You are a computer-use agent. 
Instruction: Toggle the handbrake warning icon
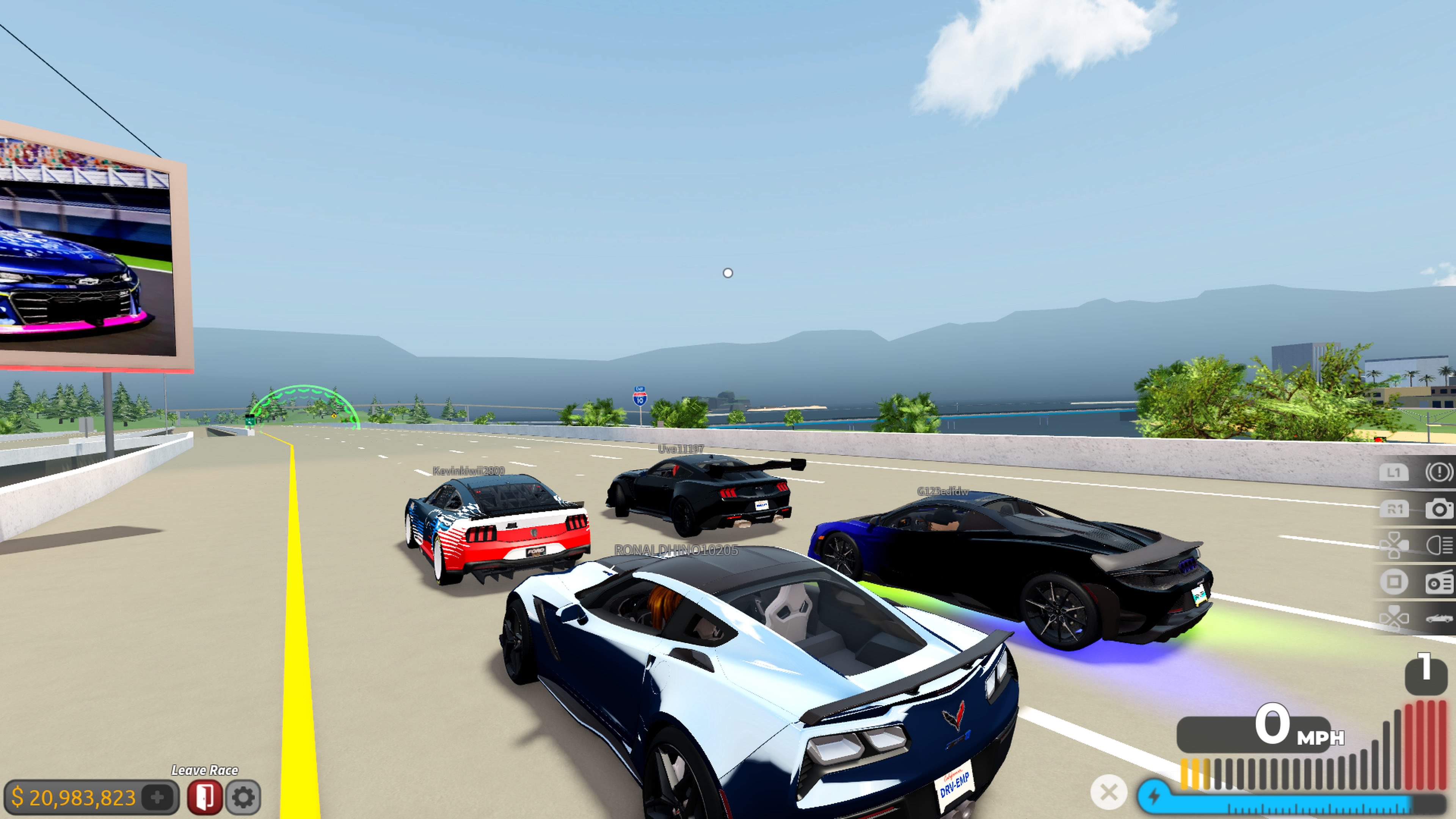(1438, 472)
